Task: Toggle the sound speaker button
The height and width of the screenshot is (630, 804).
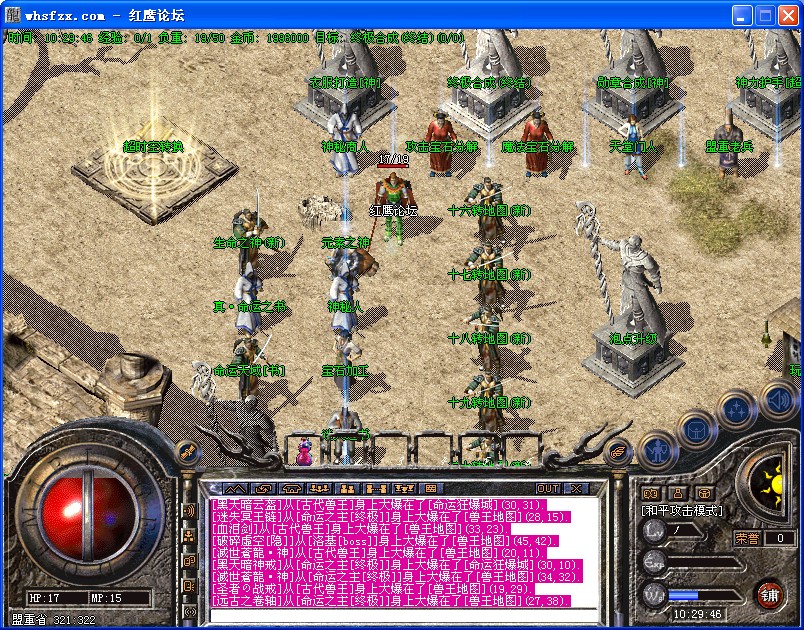Action: tap(778, 401)
